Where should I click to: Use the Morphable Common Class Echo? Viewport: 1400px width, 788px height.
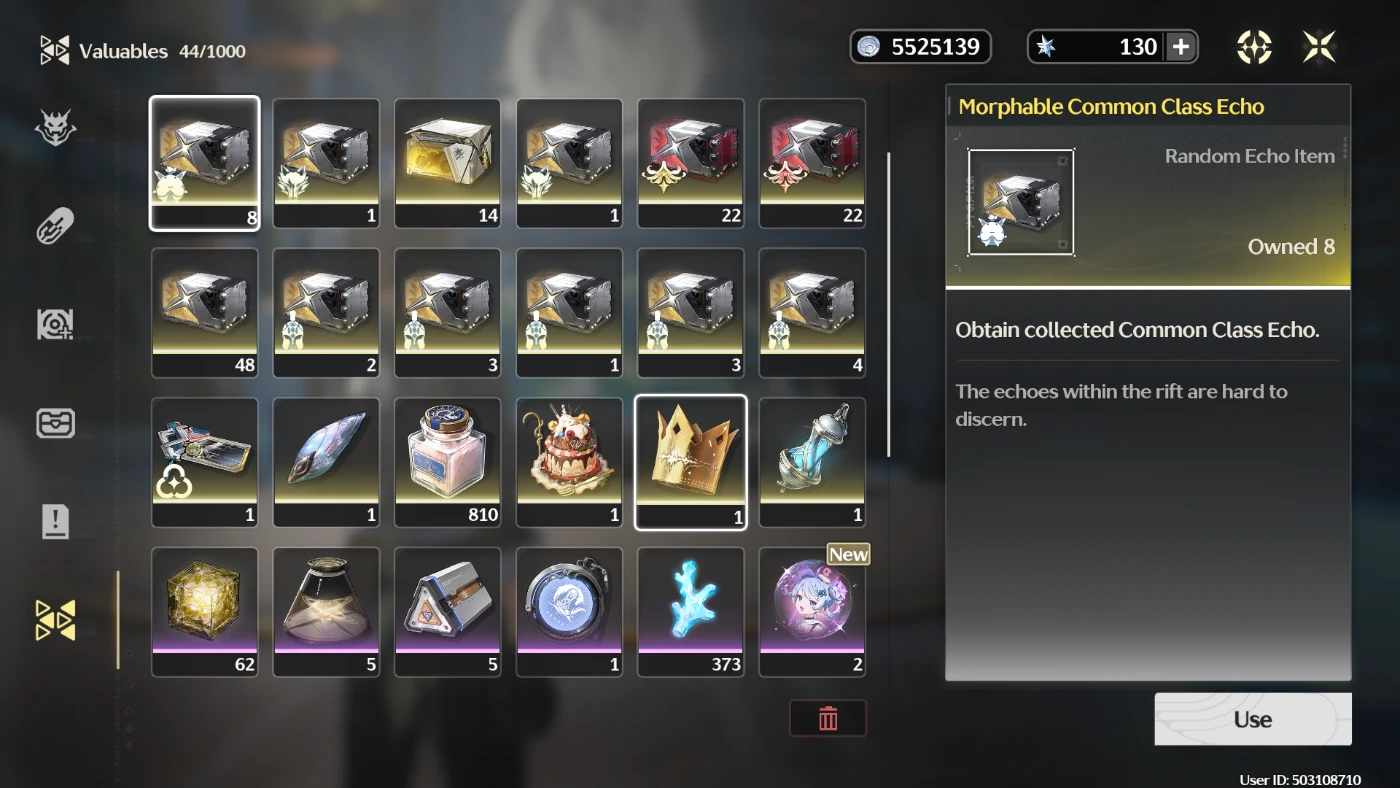1252,719
